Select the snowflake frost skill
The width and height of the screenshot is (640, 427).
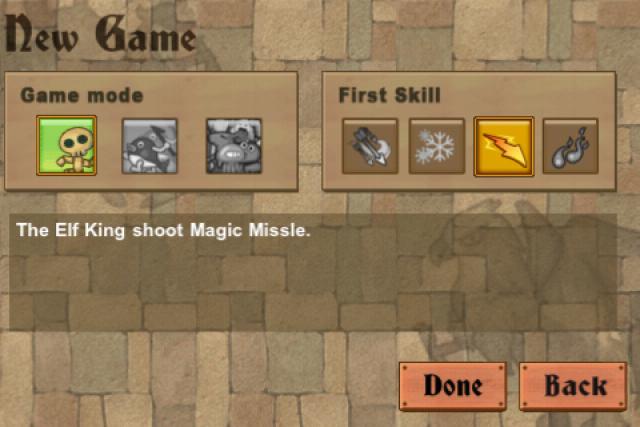(x=437, y=146)
